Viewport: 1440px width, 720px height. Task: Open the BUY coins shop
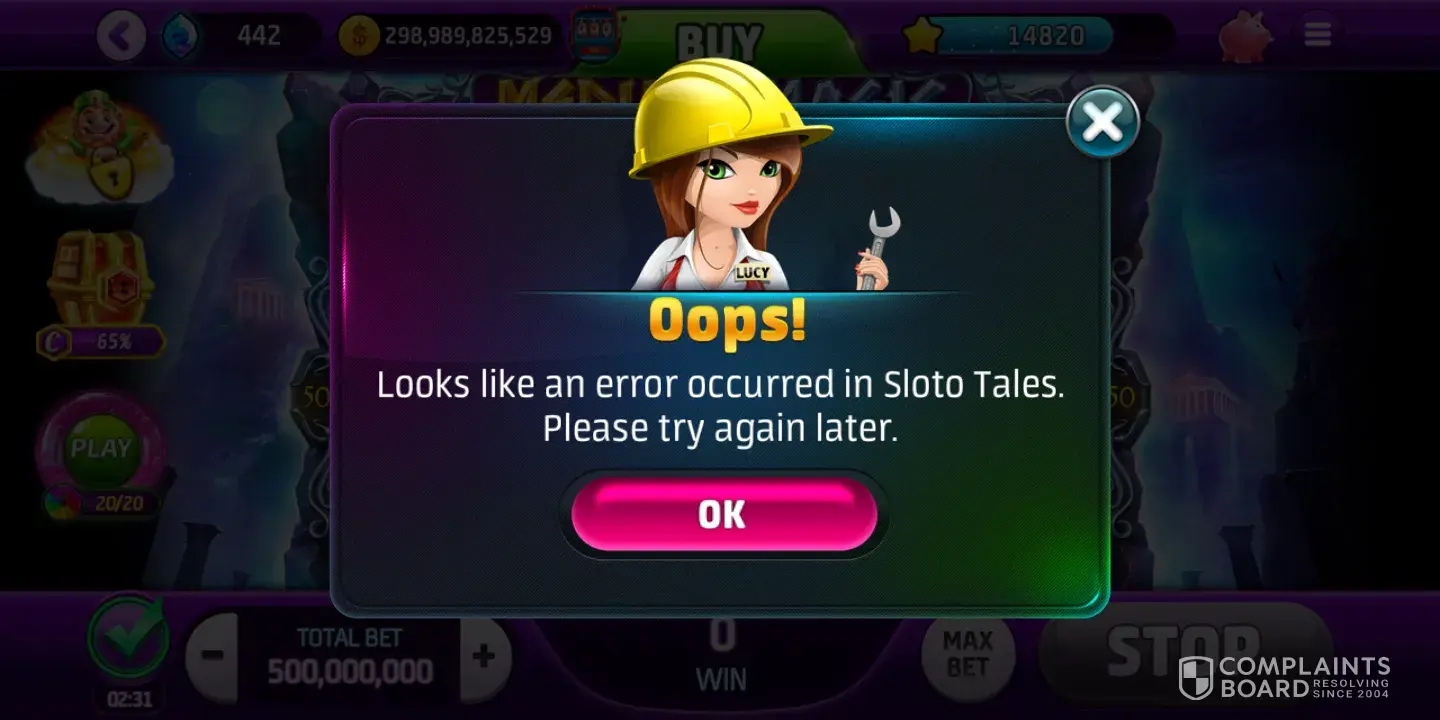pos(719,41)
